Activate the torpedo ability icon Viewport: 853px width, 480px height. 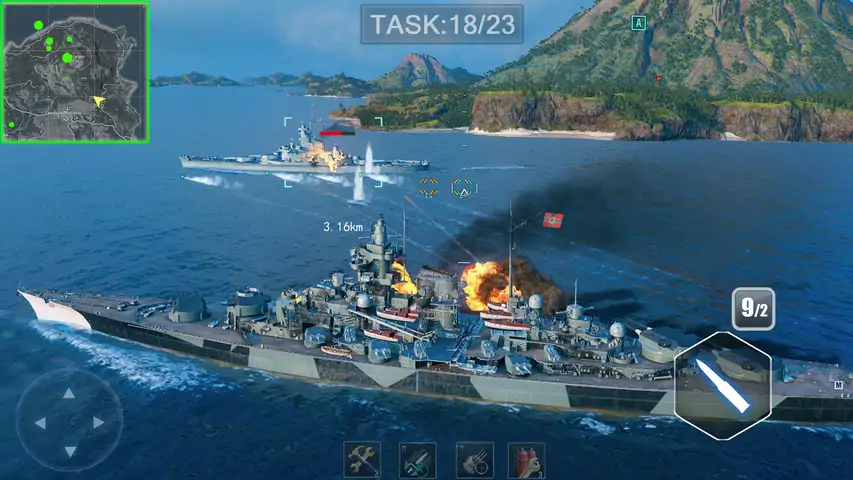tap(418, 460)
